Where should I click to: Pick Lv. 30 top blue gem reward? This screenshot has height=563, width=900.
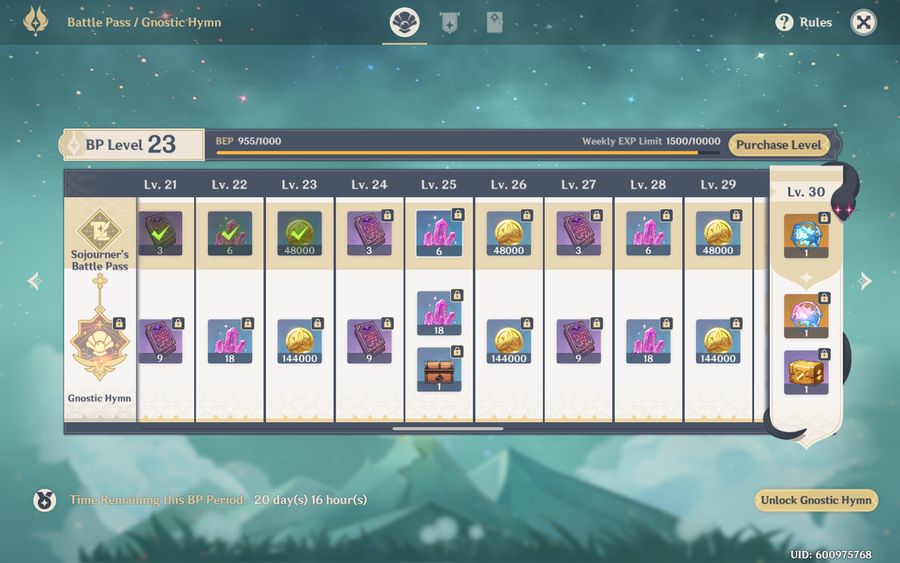tap(806, 236)
